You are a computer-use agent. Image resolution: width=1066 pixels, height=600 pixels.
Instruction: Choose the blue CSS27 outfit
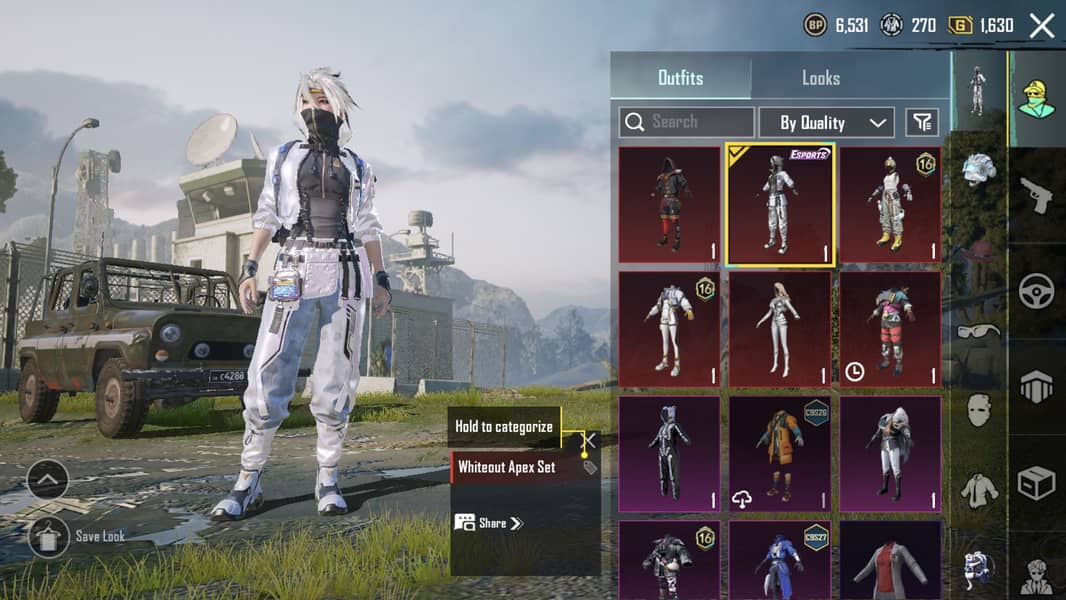tap(780, 560)
